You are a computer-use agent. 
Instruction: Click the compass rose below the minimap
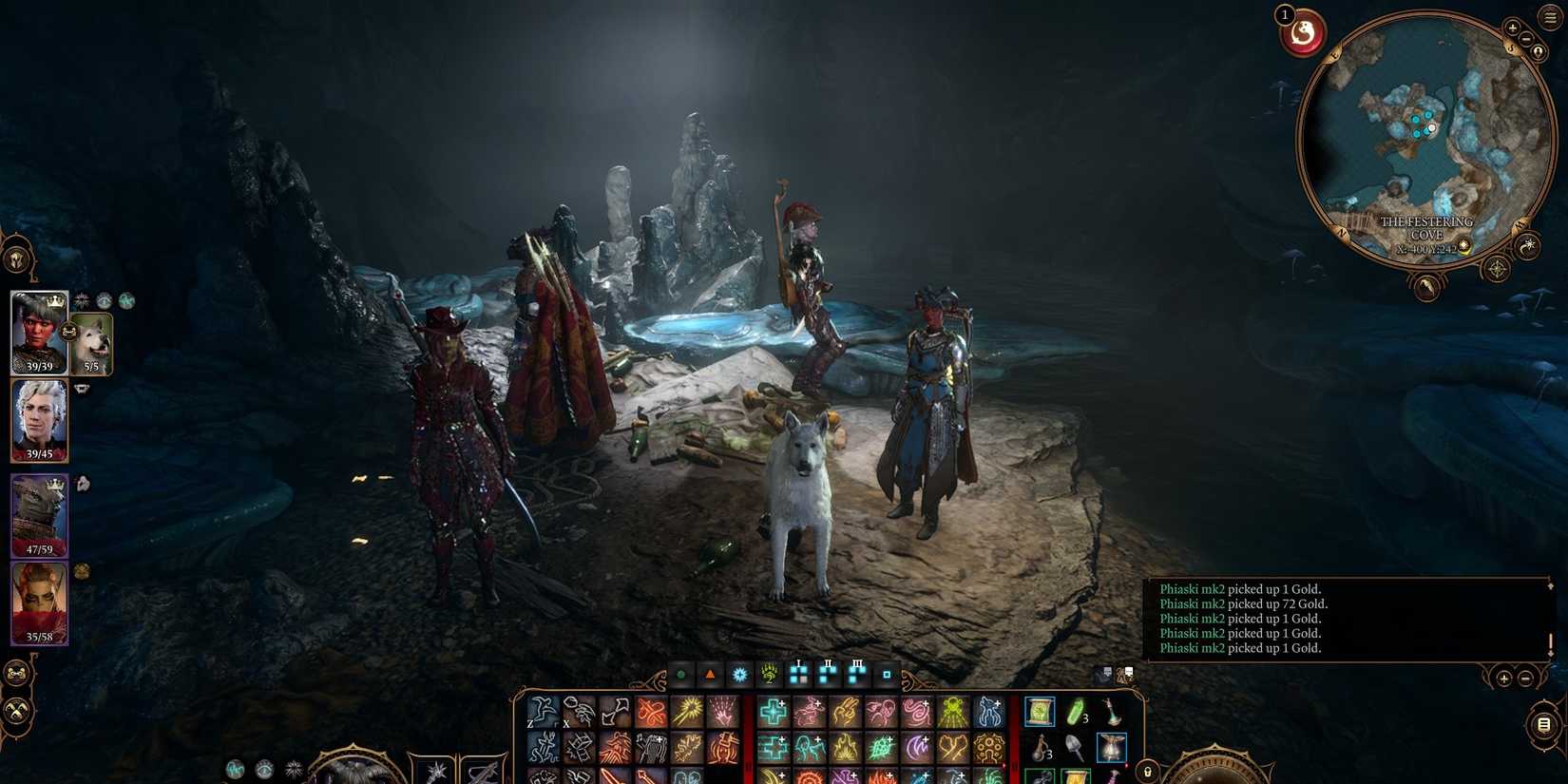(x=1496, y=267)
